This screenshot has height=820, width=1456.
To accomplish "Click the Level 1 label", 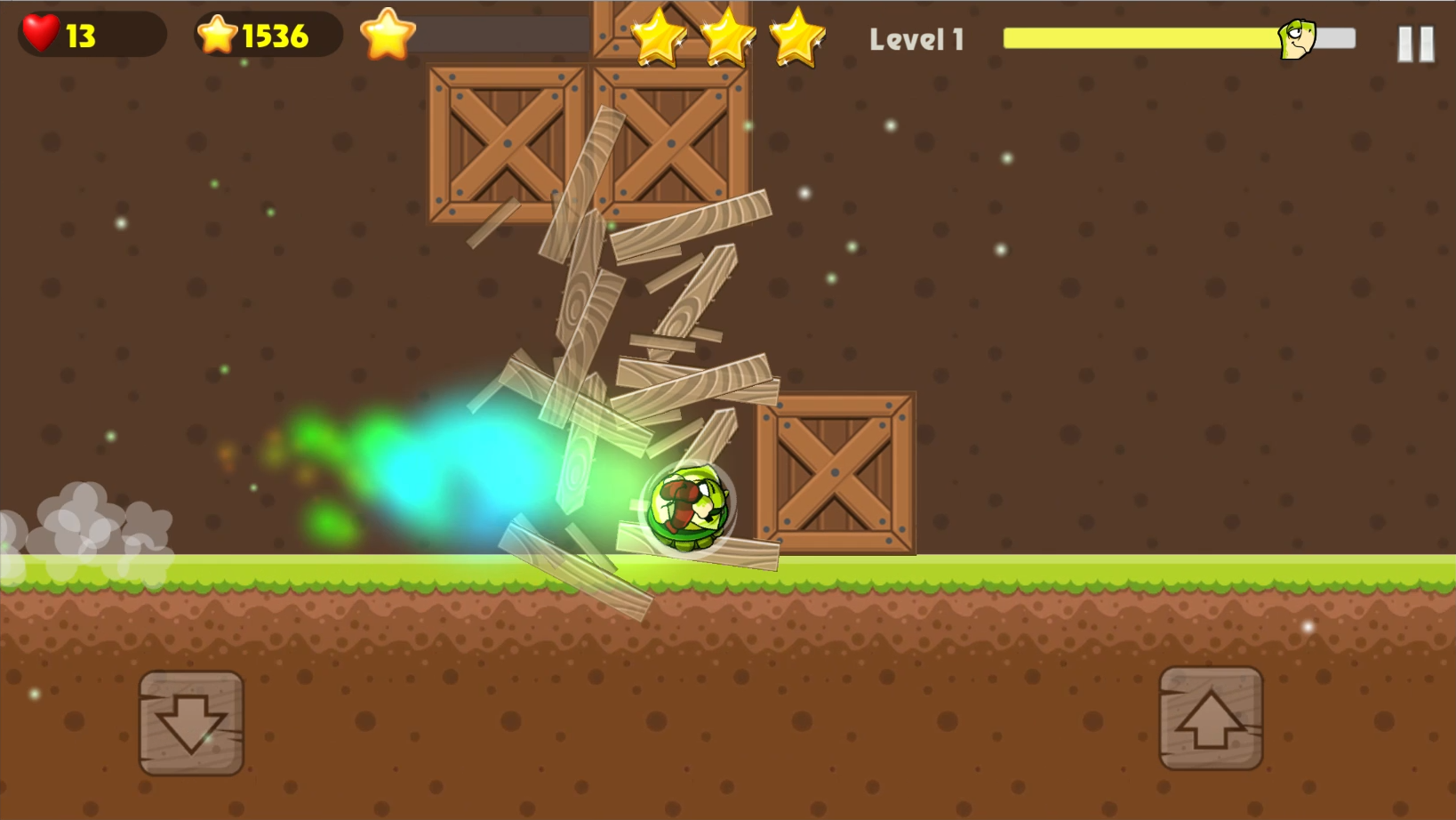I will (x=917, y=39).
